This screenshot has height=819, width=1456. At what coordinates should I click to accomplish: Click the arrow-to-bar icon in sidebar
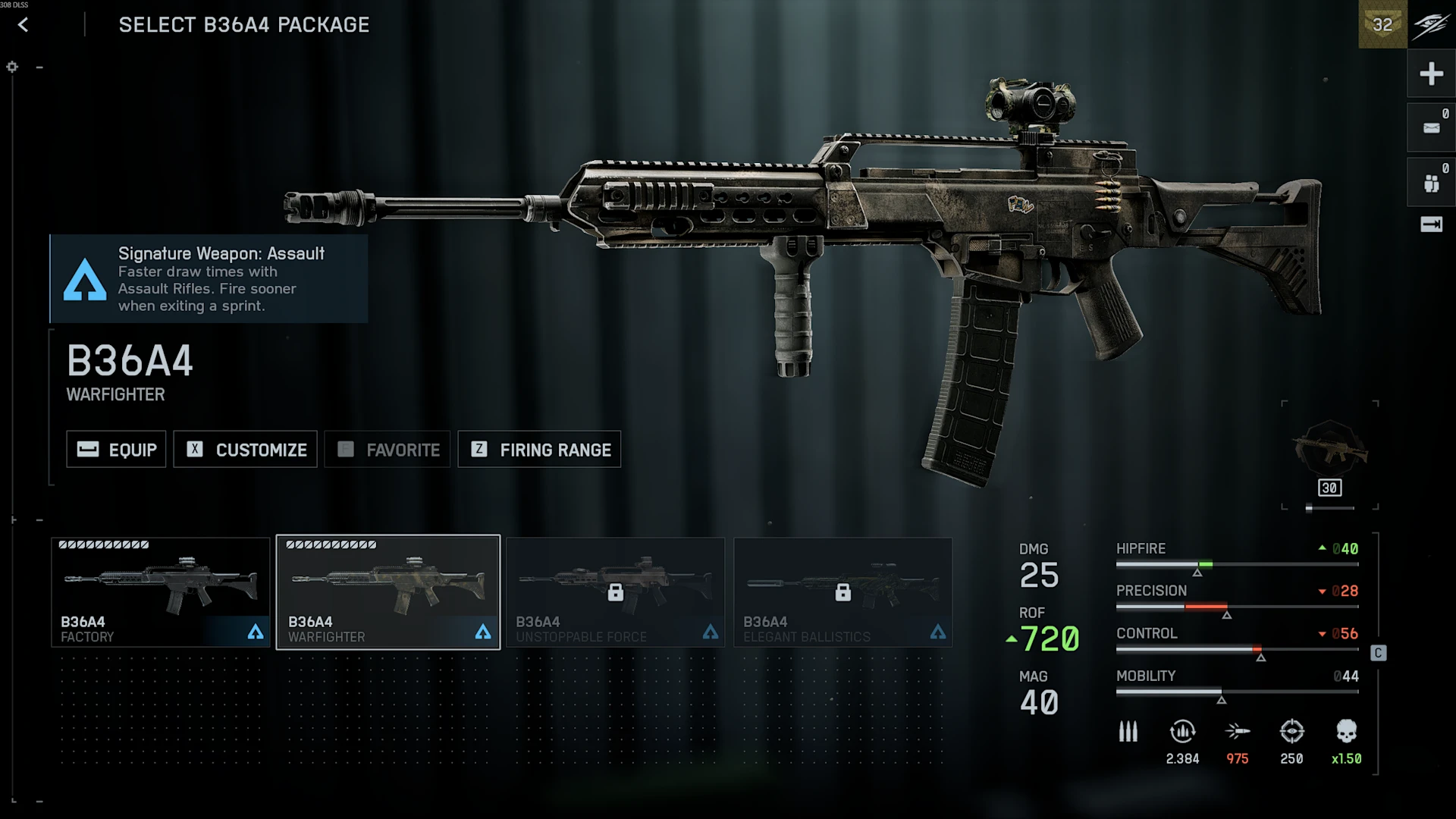[1431, 224]
